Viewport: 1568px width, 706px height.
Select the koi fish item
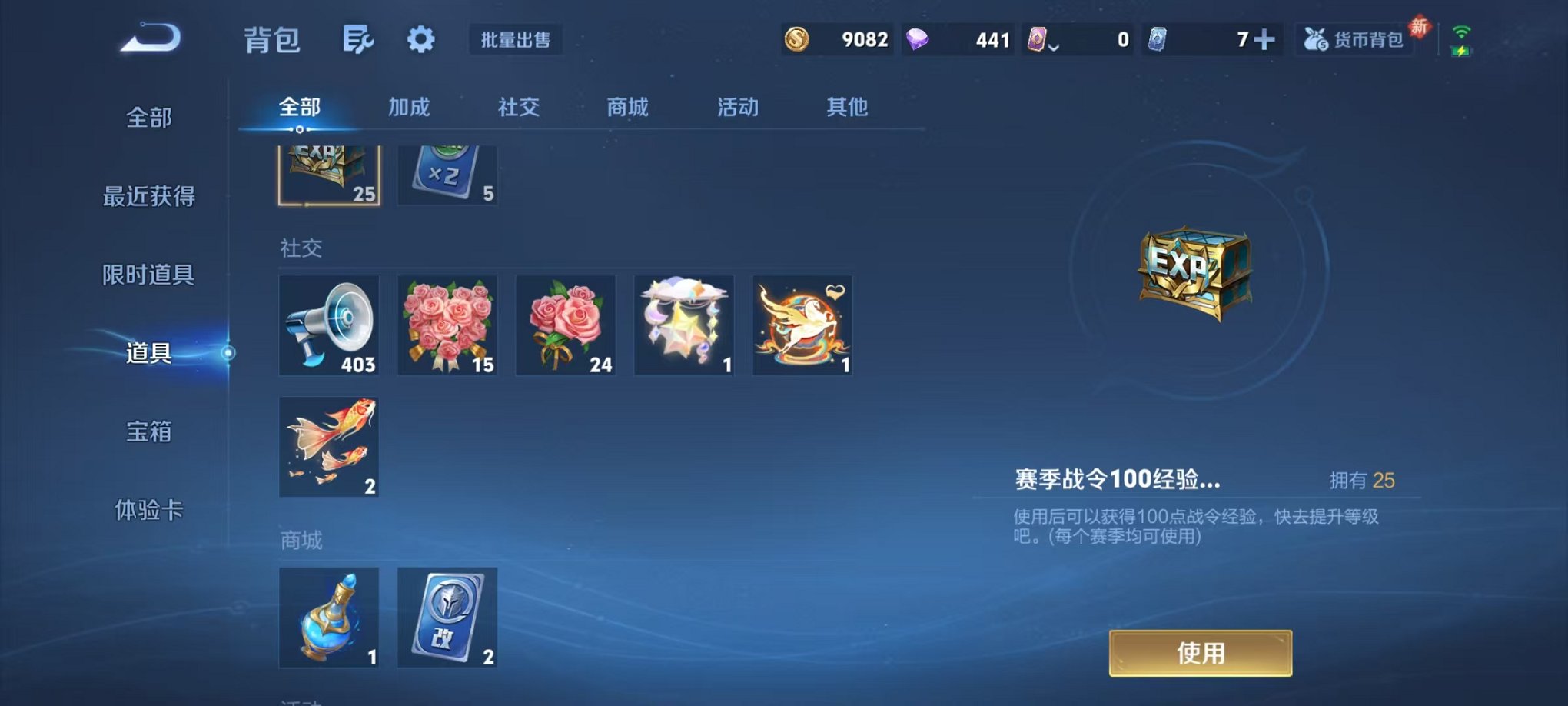click(328, 446)
